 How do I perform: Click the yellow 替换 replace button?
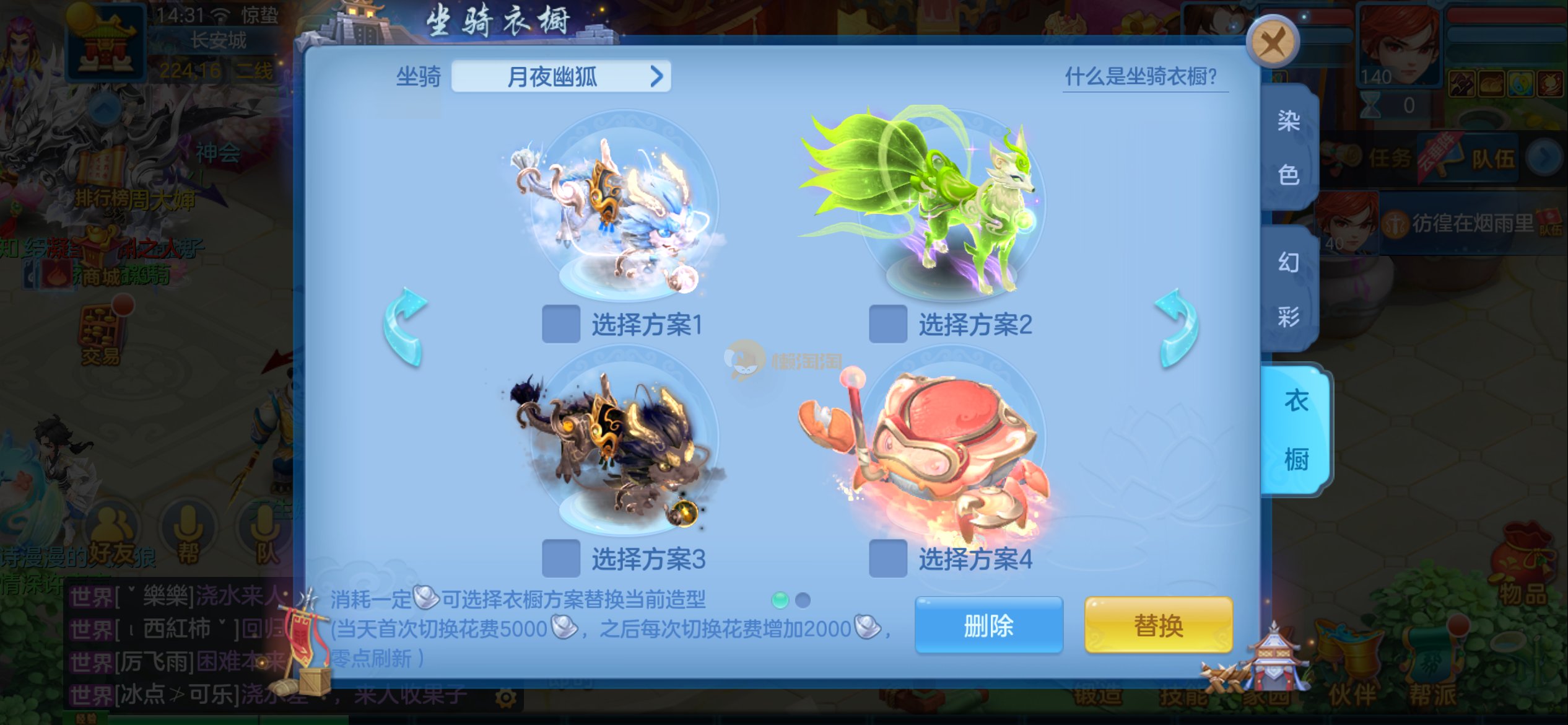tap(1158, 625)
